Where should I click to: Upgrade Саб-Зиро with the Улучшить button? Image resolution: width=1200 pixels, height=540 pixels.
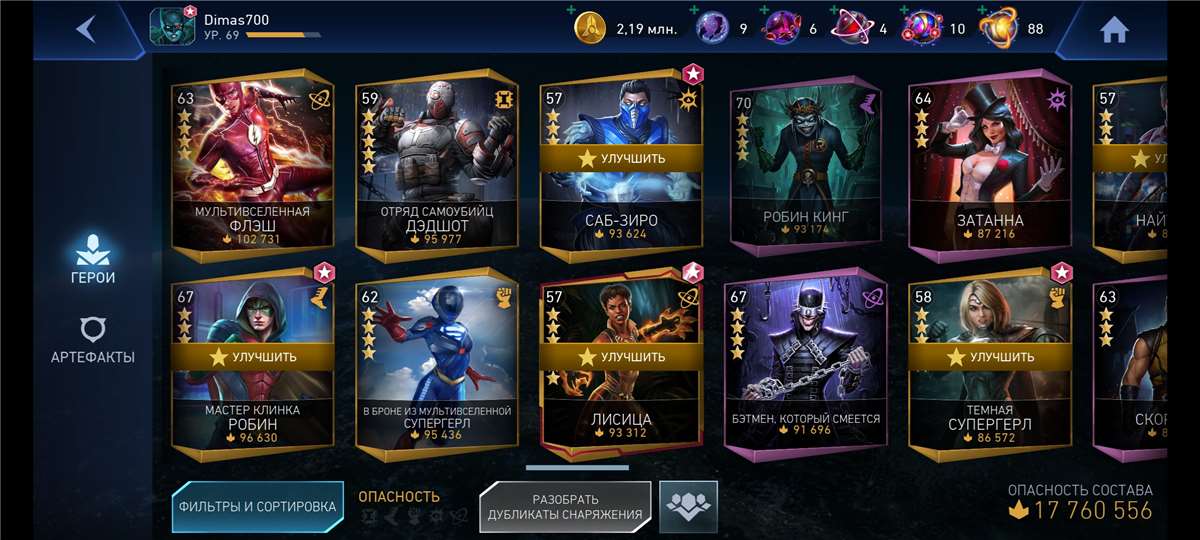(620, 158)
